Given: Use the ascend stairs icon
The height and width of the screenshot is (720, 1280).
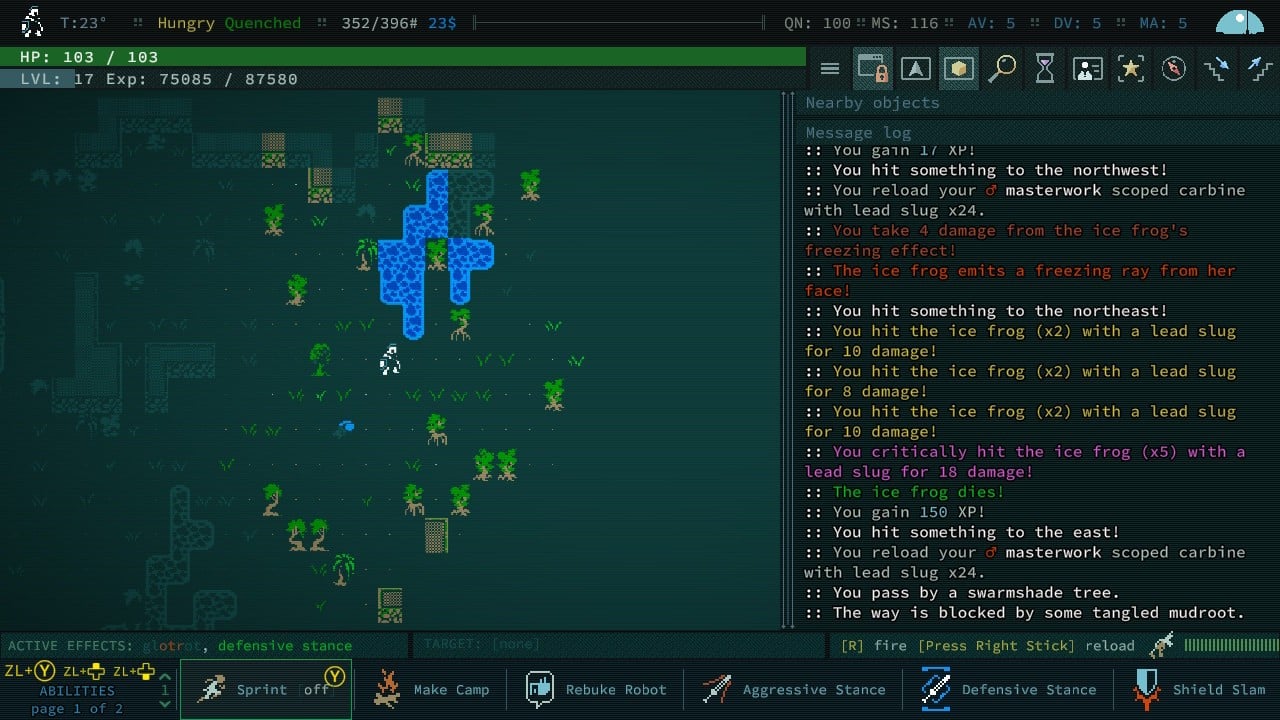Looking at the screenshot, I should [x=1258, y=69].
